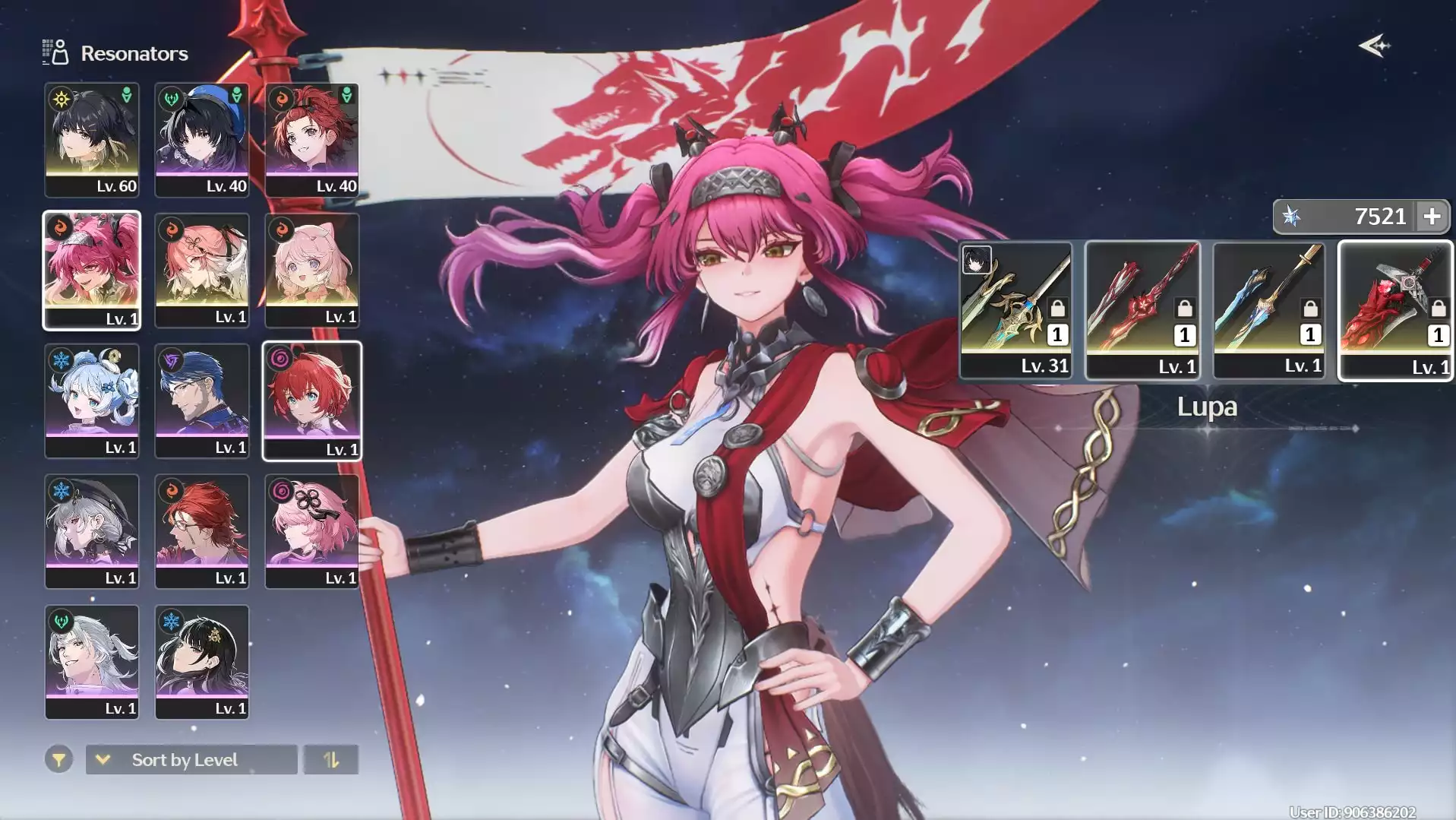Select the short red-haired havoc resonator
Viewport: 1456px width, 820px height.
pyautogui.click(x=312, y=401)
